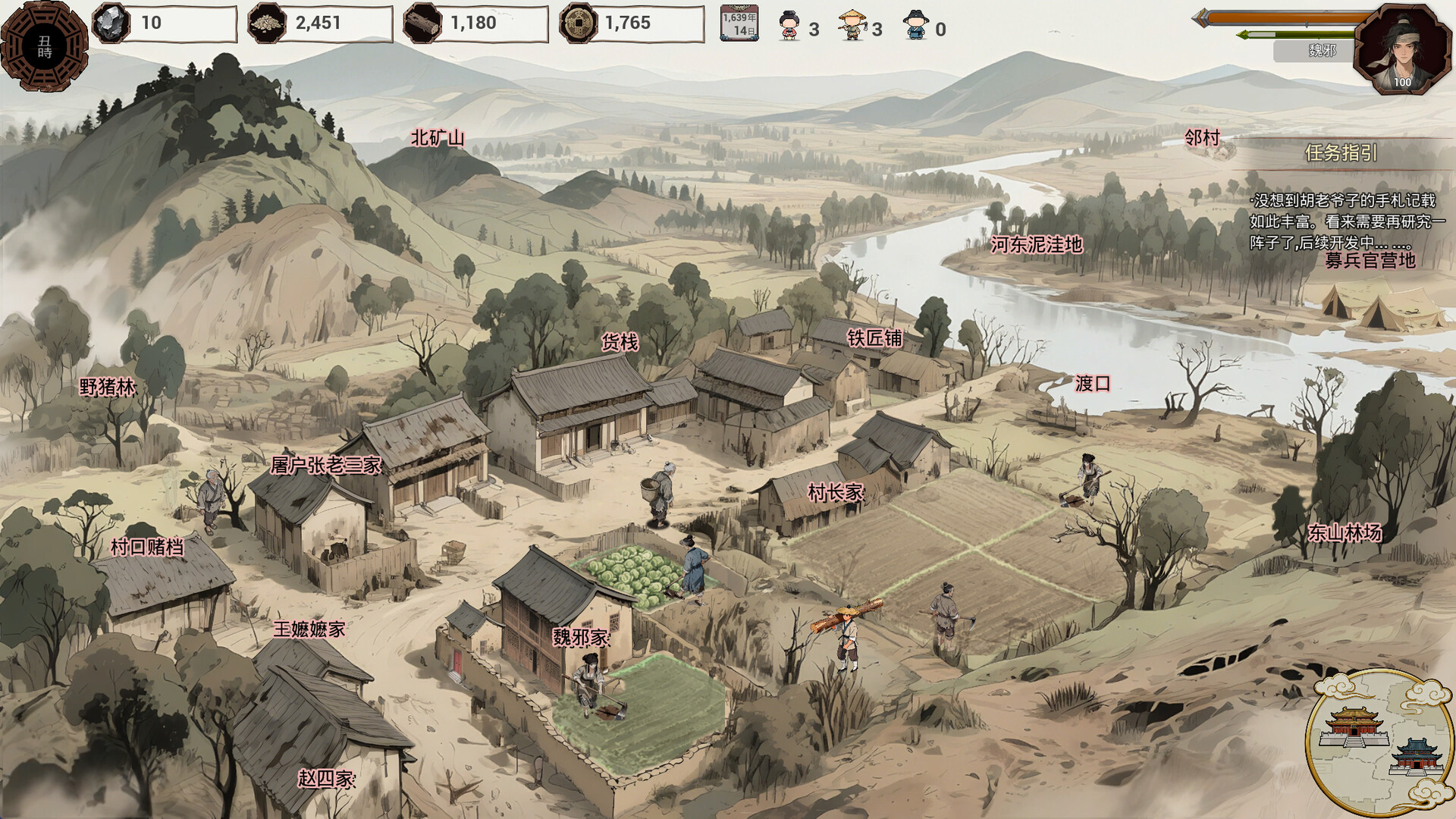The height and width of the screenshot is (819, 1456).
Task: Select the 渡口 ferry marker
Action: pyautogui.click(x=1092, y=384)
